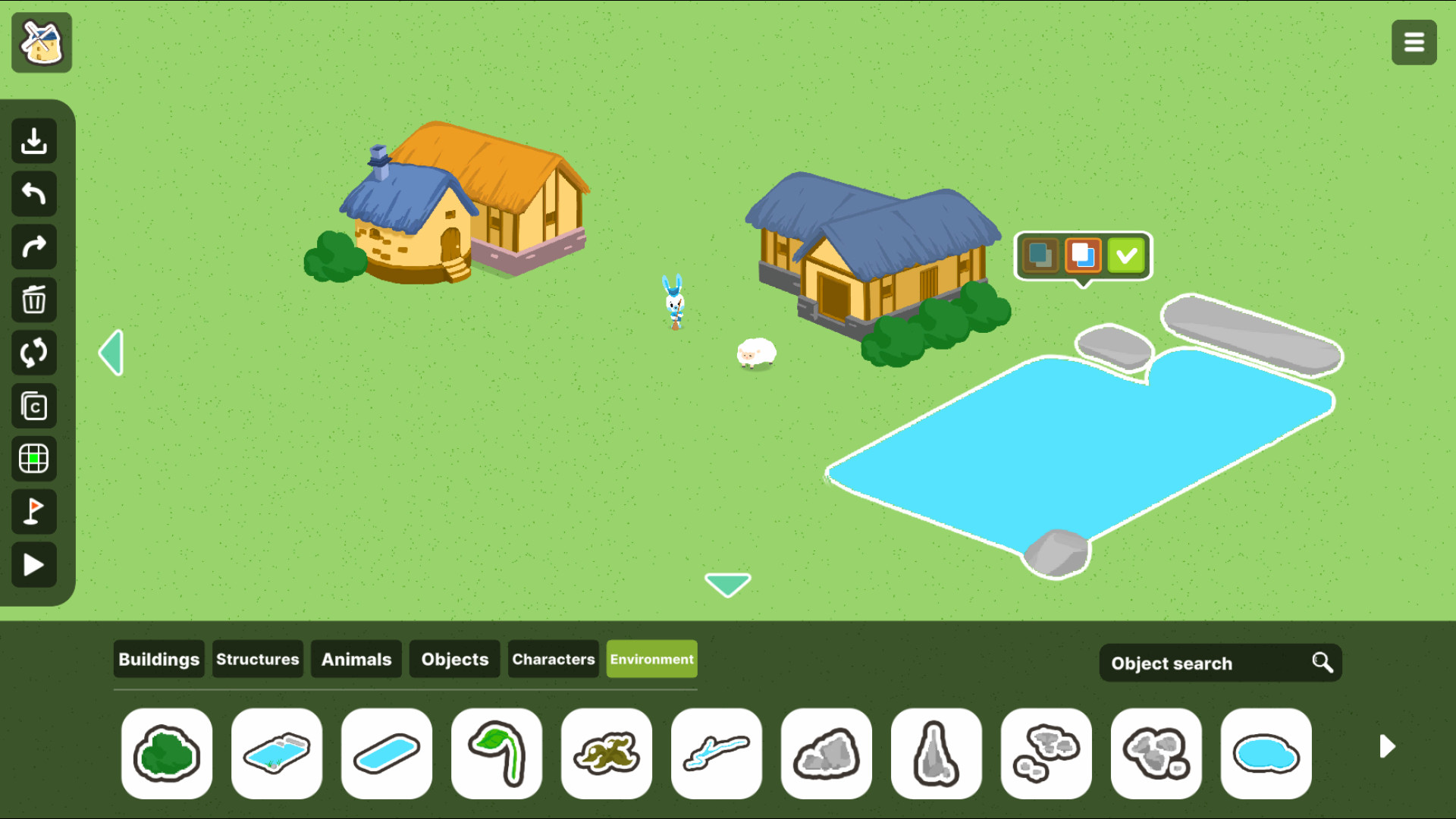Open the Object search magnifier

(x=1322, y=662)
